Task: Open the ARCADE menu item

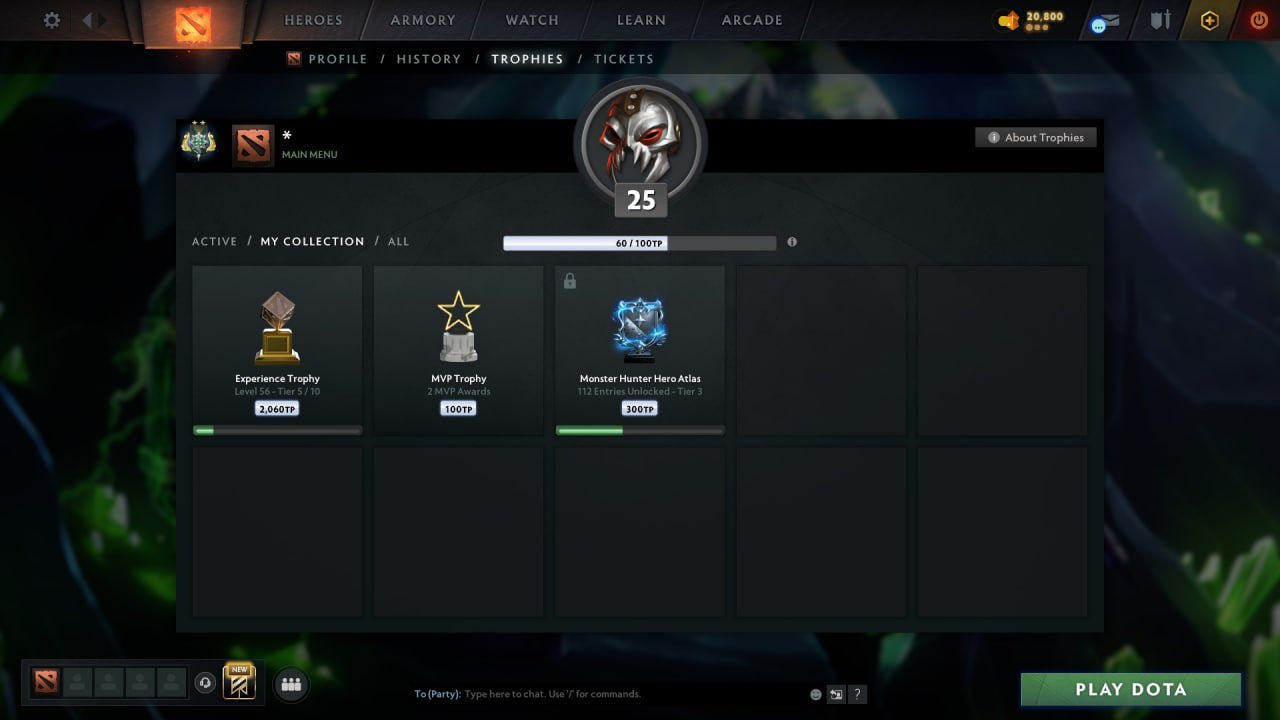Action: coord(751,20)
